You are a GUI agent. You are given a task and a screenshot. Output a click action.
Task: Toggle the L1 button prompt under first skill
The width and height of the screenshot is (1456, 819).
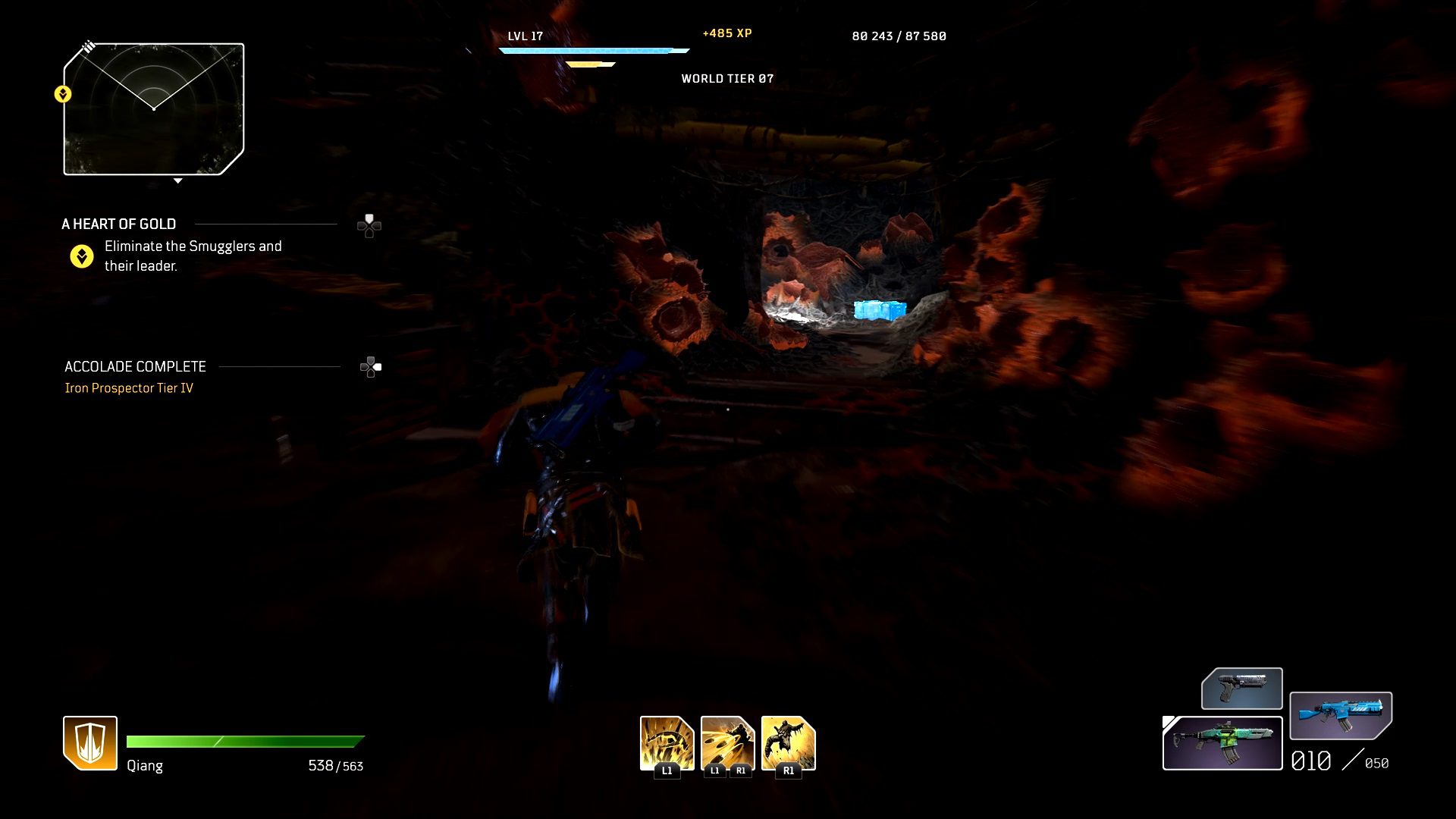[x=666, y=770]
